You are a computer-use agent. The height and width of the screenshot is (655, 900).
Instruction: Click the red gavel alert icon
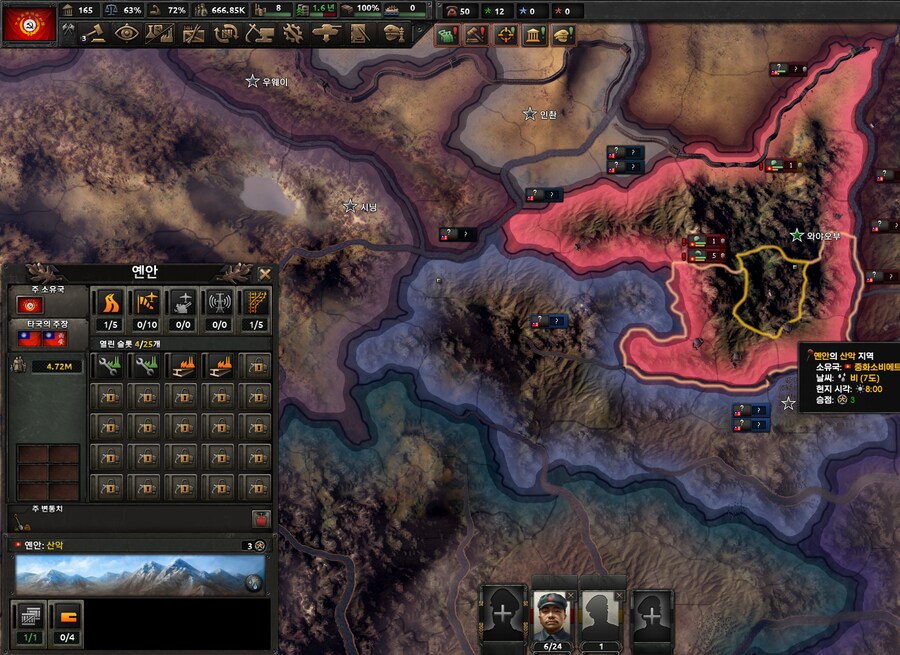pos(477,35)
